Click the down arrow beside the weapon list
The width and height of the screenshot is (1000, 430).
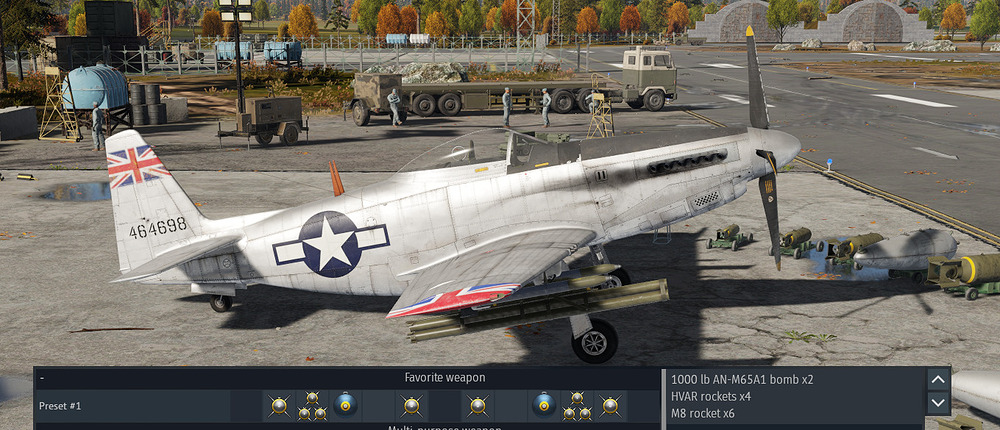pyautogui.click(x=938, y=402)
